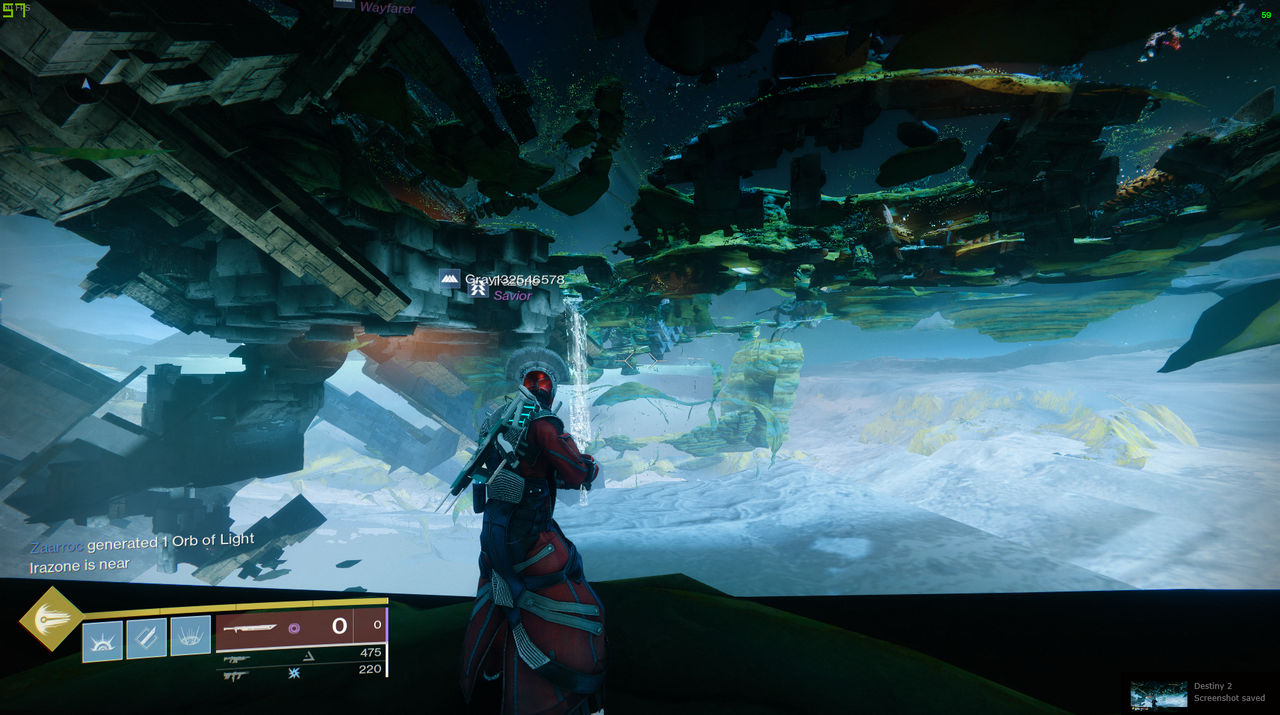
Task: Activate the golden super ability diamond
Action: click(x=51, y=619)
